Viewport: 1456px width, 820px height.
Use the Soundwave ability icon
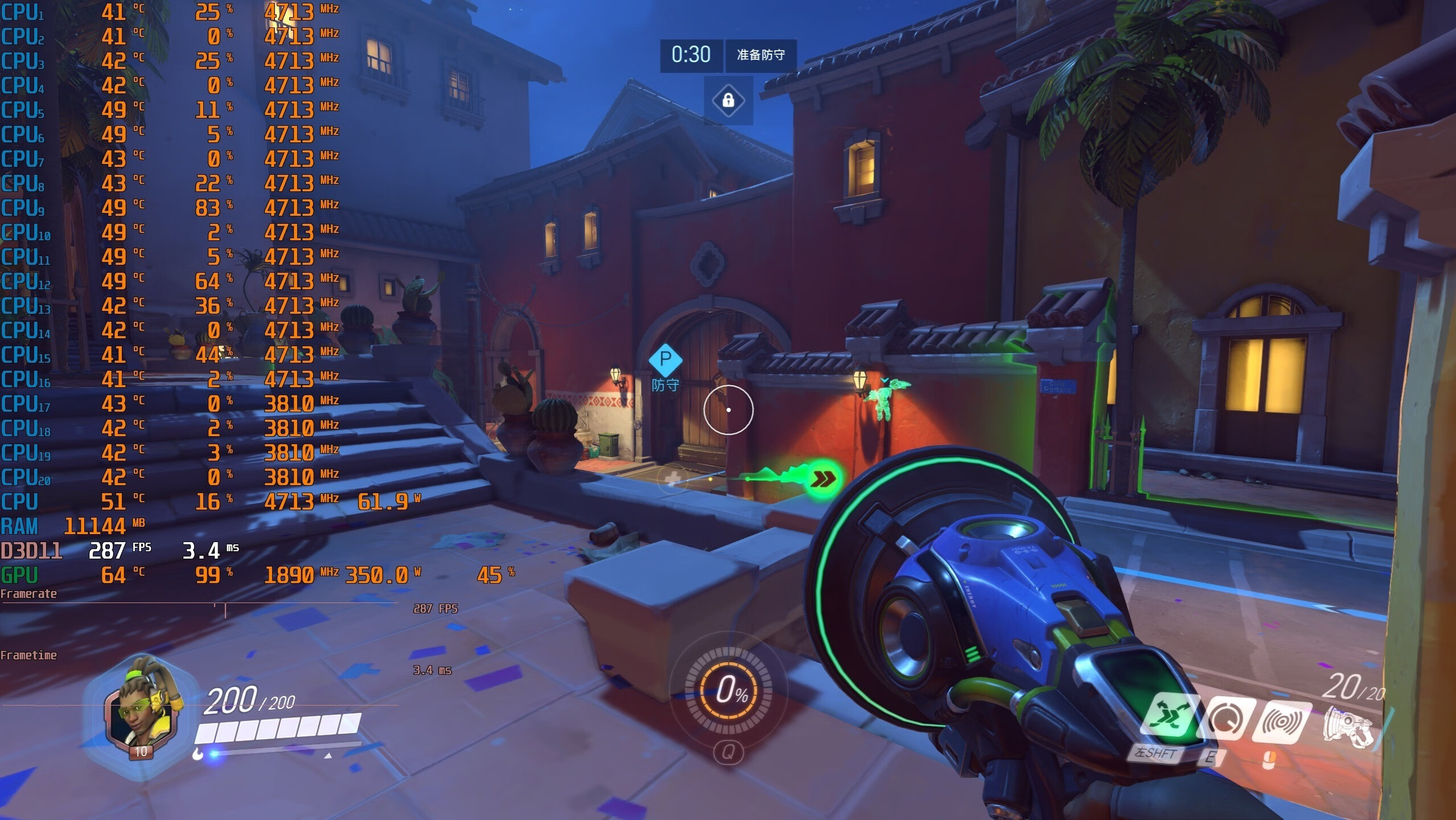click(1282, 721)
